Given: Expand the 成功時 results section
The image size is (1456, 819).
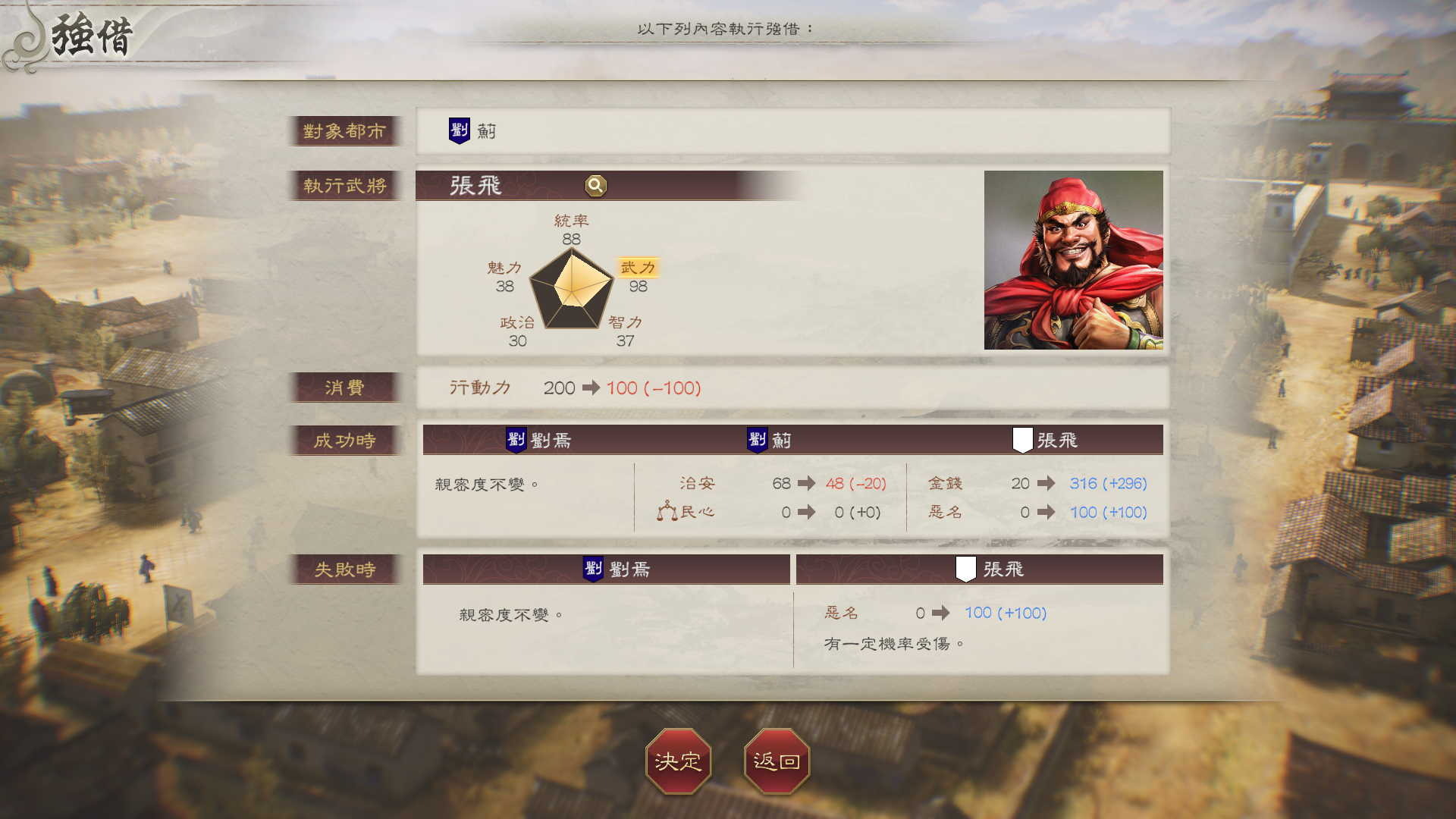Looking at the screenshot, I should pos(346,440).
